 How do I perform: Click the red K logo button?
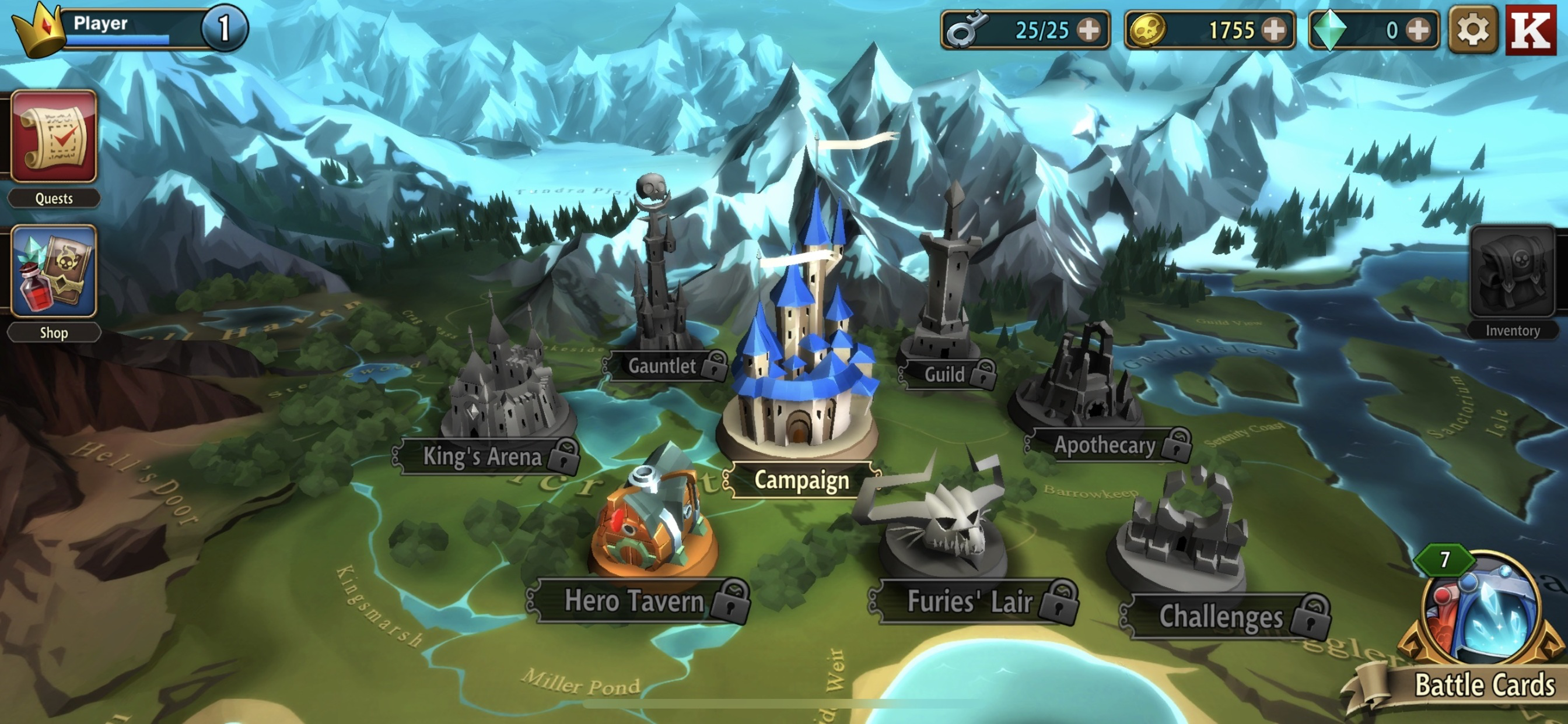[x=1530, y=29]
